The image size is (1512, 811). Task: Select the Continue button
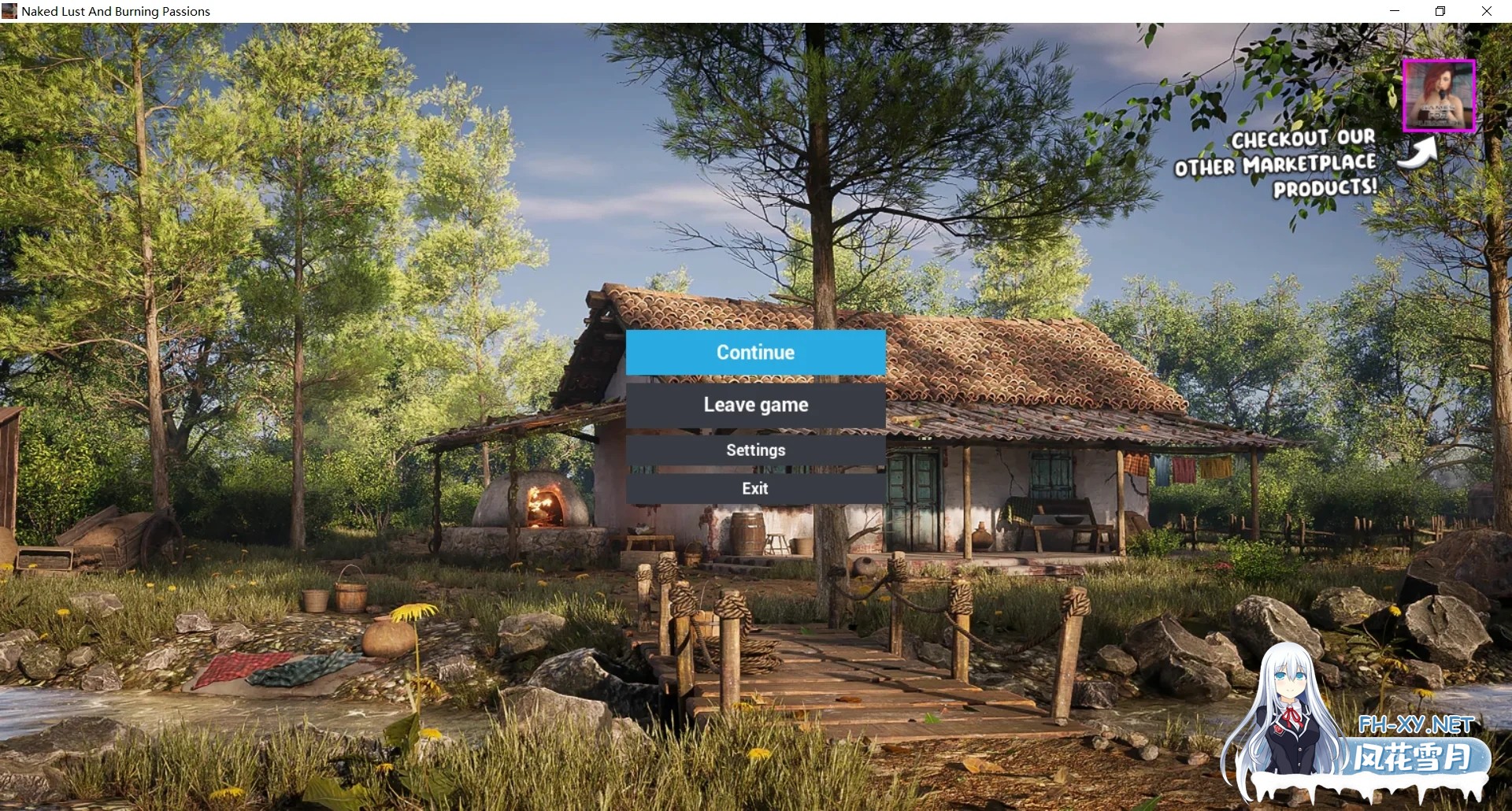coord(755,352)
